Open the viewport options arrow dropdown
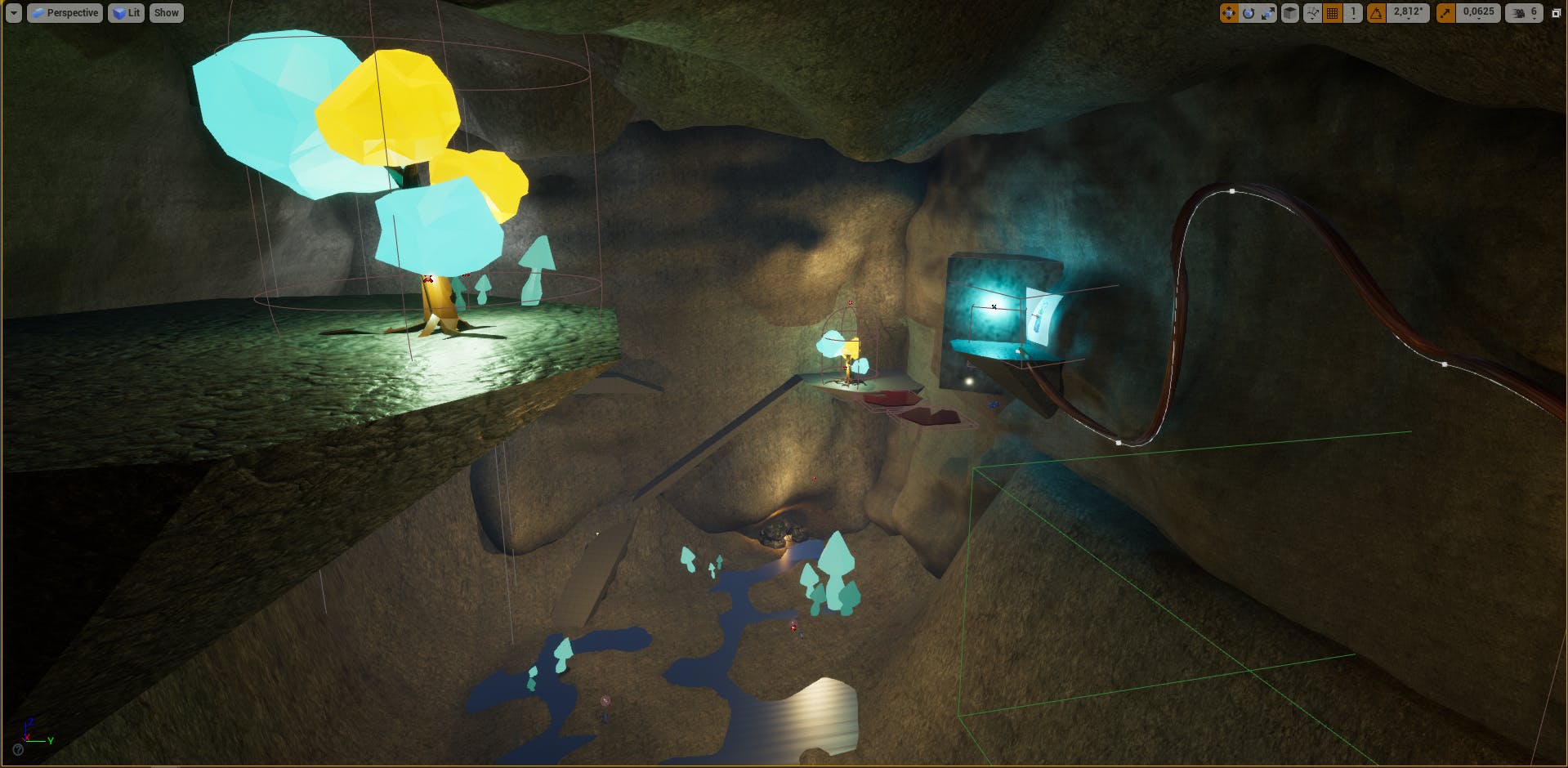 [13, 13]
